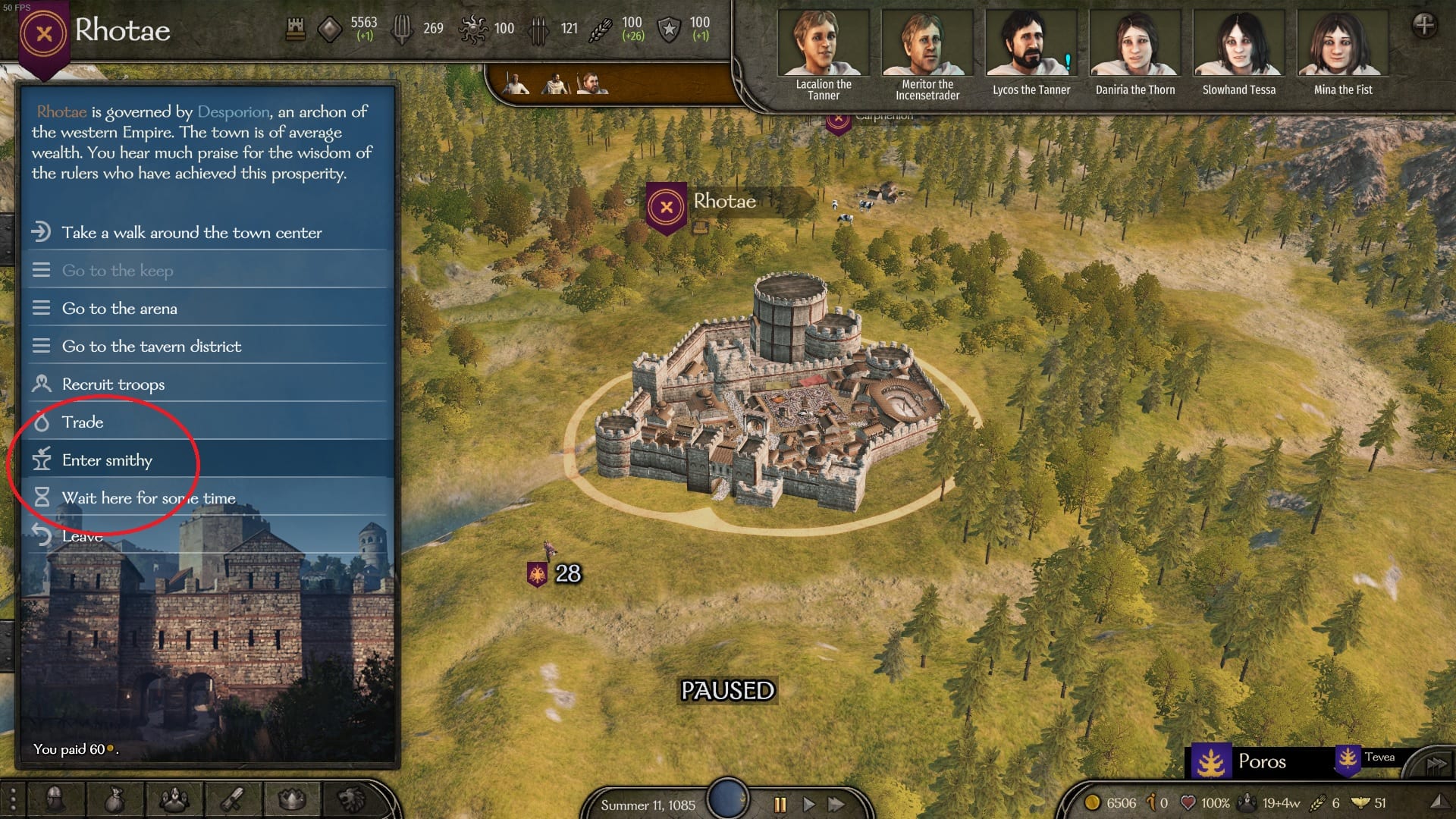Click the play normal speed button
The width and height of the screenshot is (1456, 819).
tap(808, 804)
